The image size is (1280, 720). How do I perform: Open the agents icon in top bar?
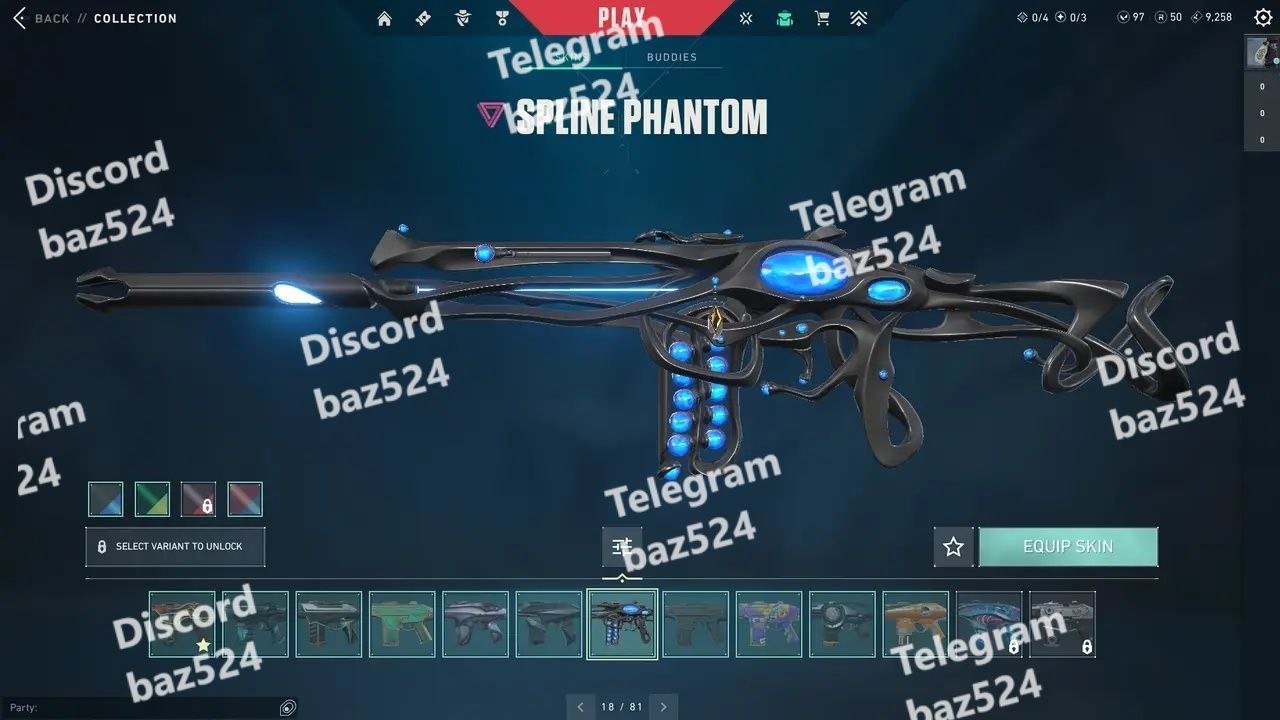point(461,18)
